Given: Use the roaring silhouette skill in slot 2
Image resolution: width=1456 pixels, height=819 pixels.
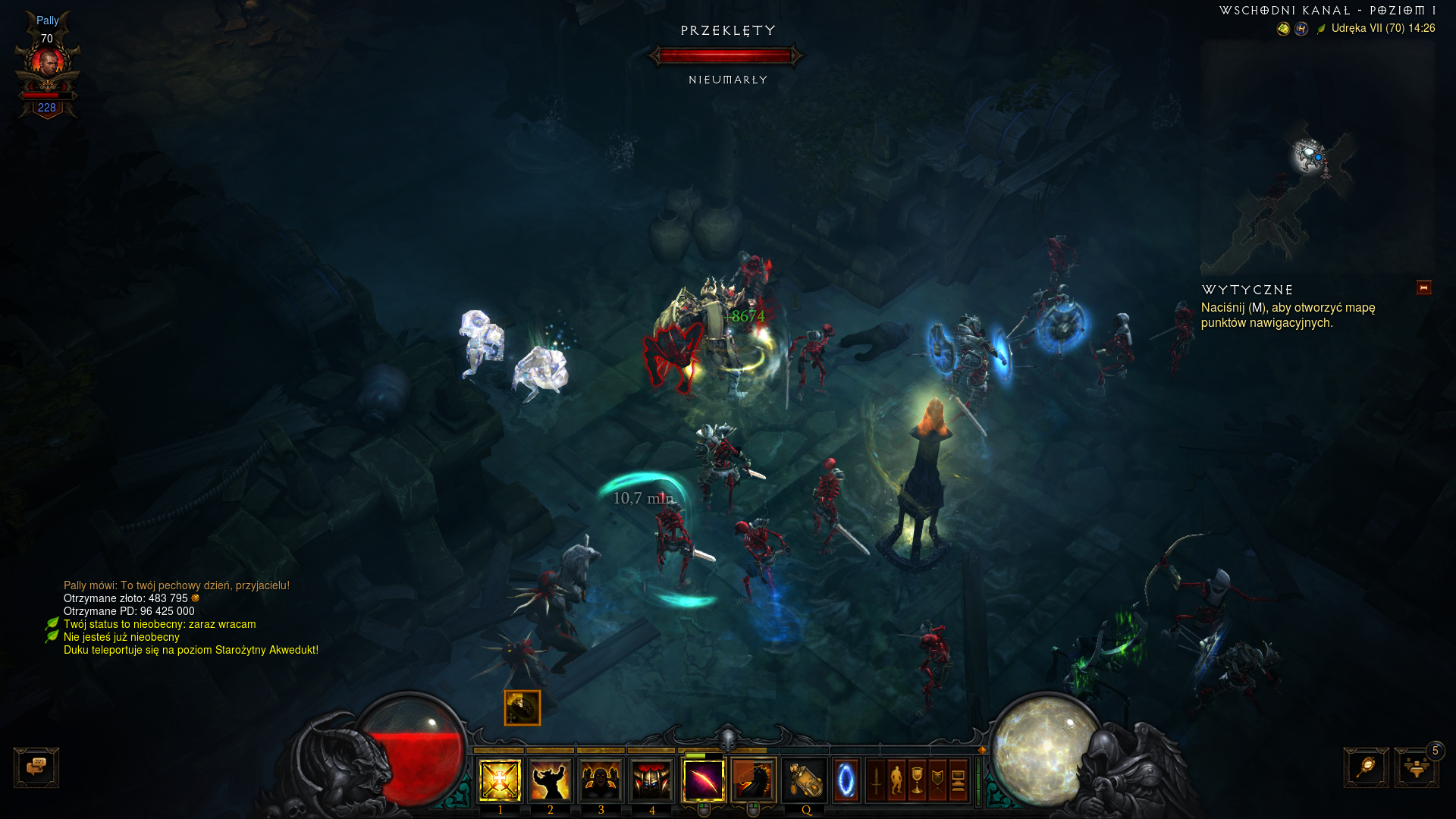Looking at the screenshot, I should pos(551,780).
